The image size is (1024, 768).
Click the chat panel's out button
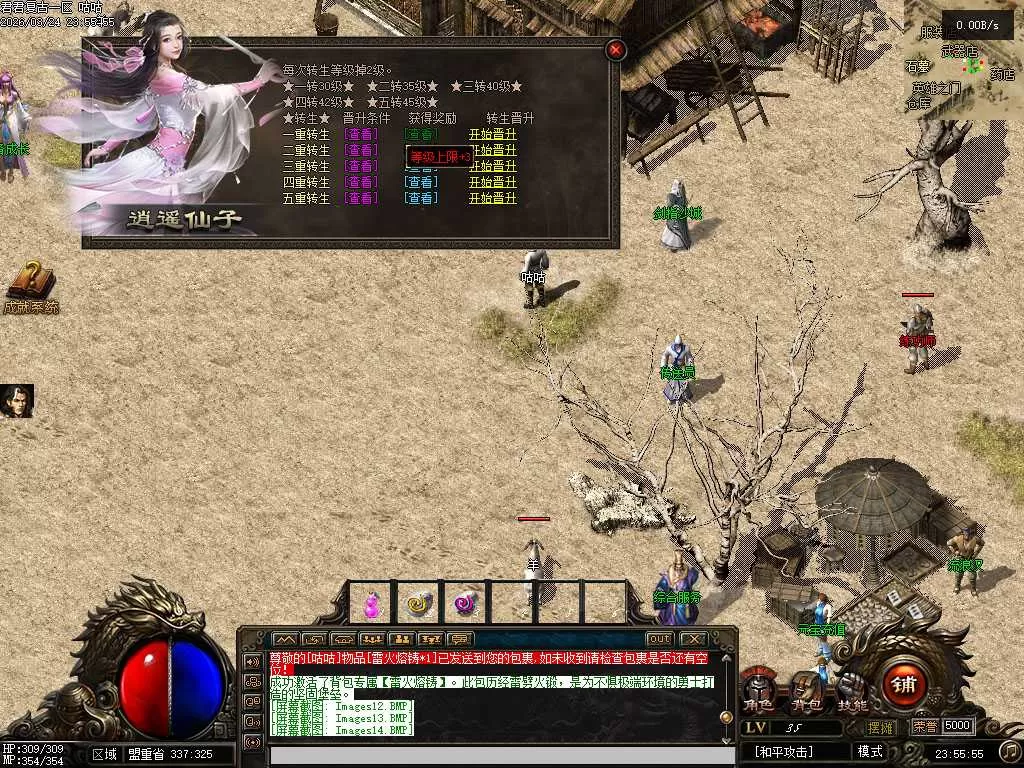pos(659,639)
